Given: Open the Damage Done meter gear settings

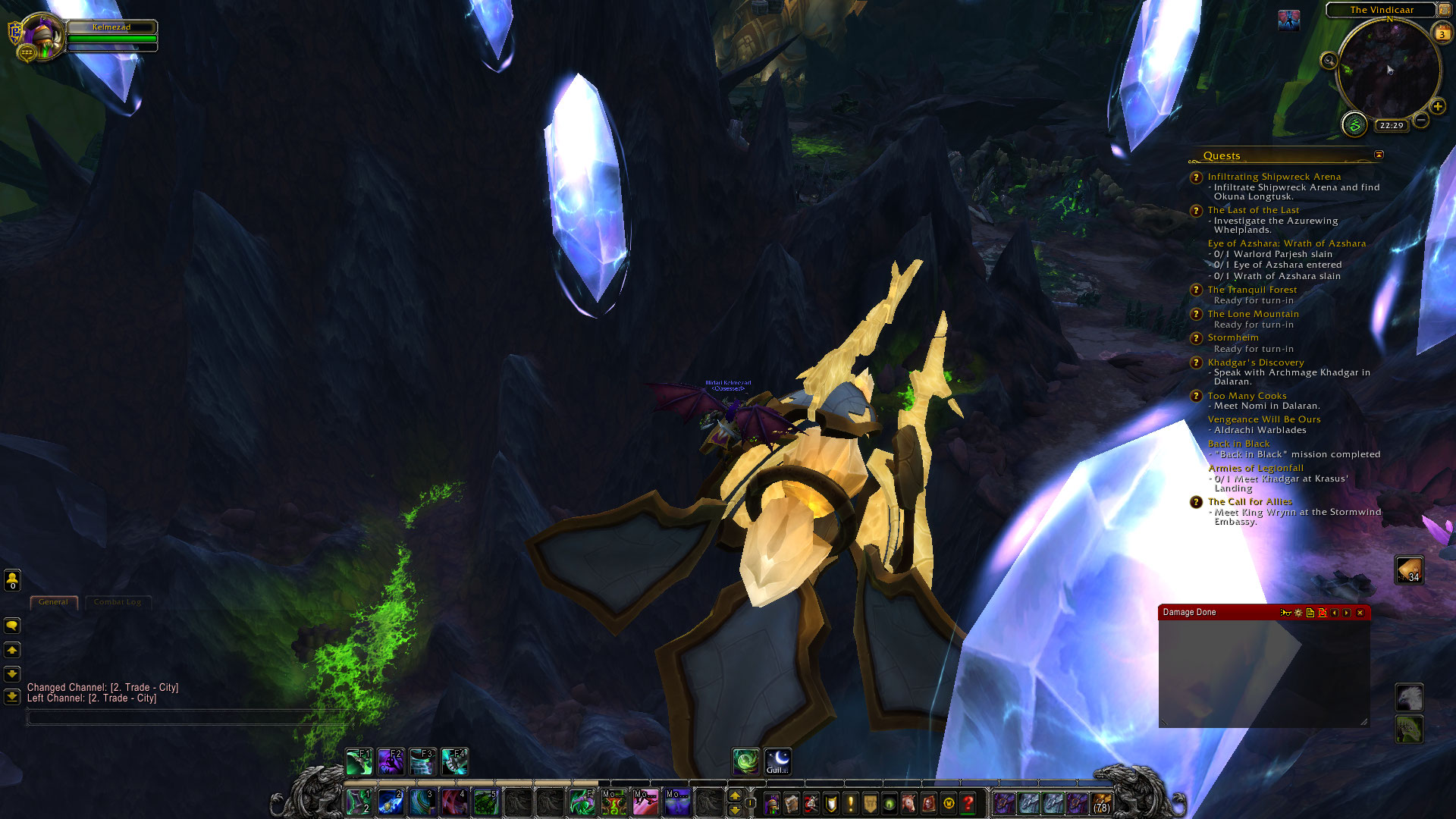Looking at the screenshot, I should (x=1298, y=613).
